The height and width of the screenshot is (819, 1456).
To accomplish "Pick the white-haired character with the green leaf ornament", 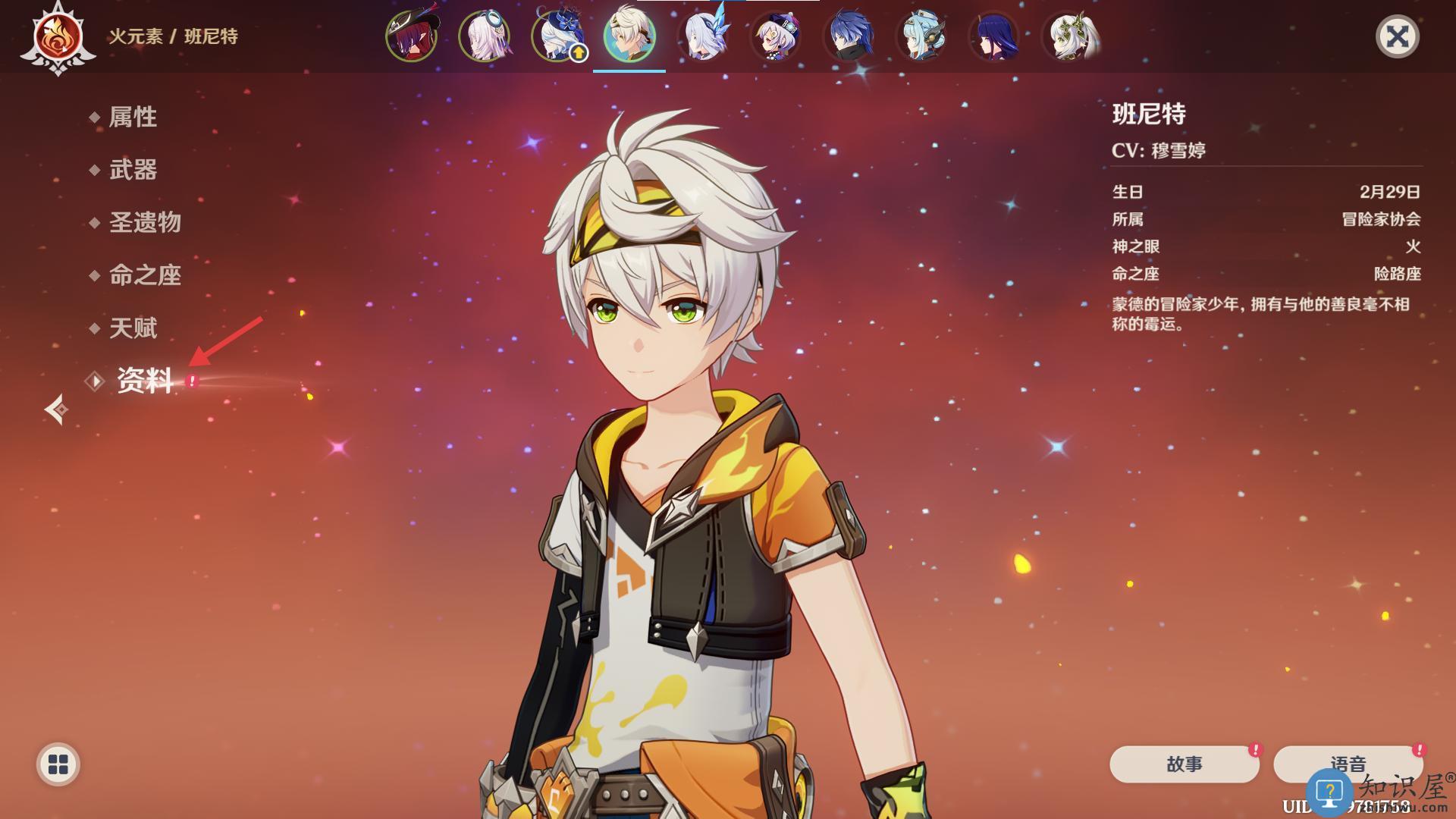I will pos(1071,36).
